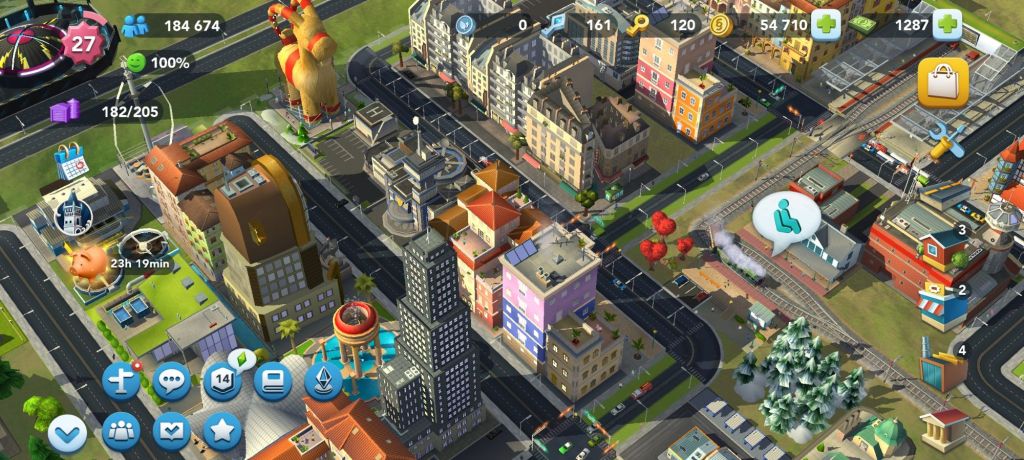The image size is (1024, 460).
Task: Open the checkmark task book button
Action: (172, 432)
